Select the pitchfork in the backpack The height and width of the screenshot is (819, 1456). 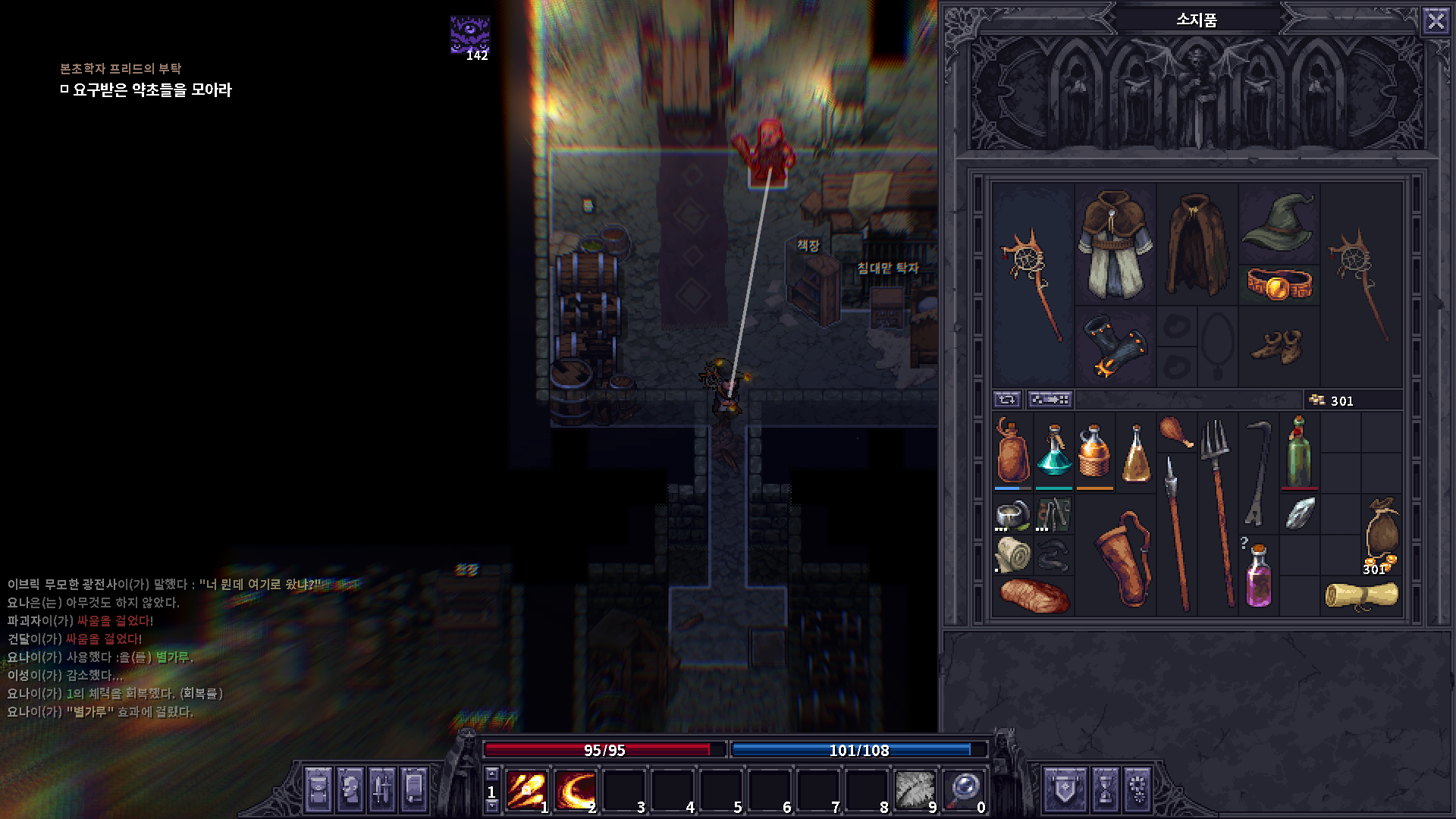pos(1217,512)
